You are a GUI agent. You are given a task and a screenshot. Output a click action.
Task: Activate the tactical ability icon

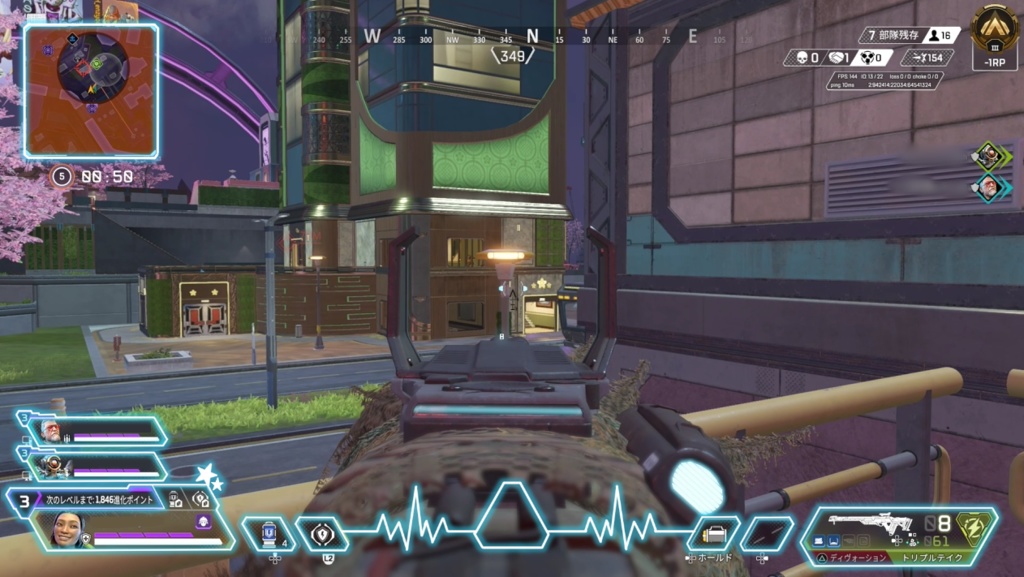point(322,534)
